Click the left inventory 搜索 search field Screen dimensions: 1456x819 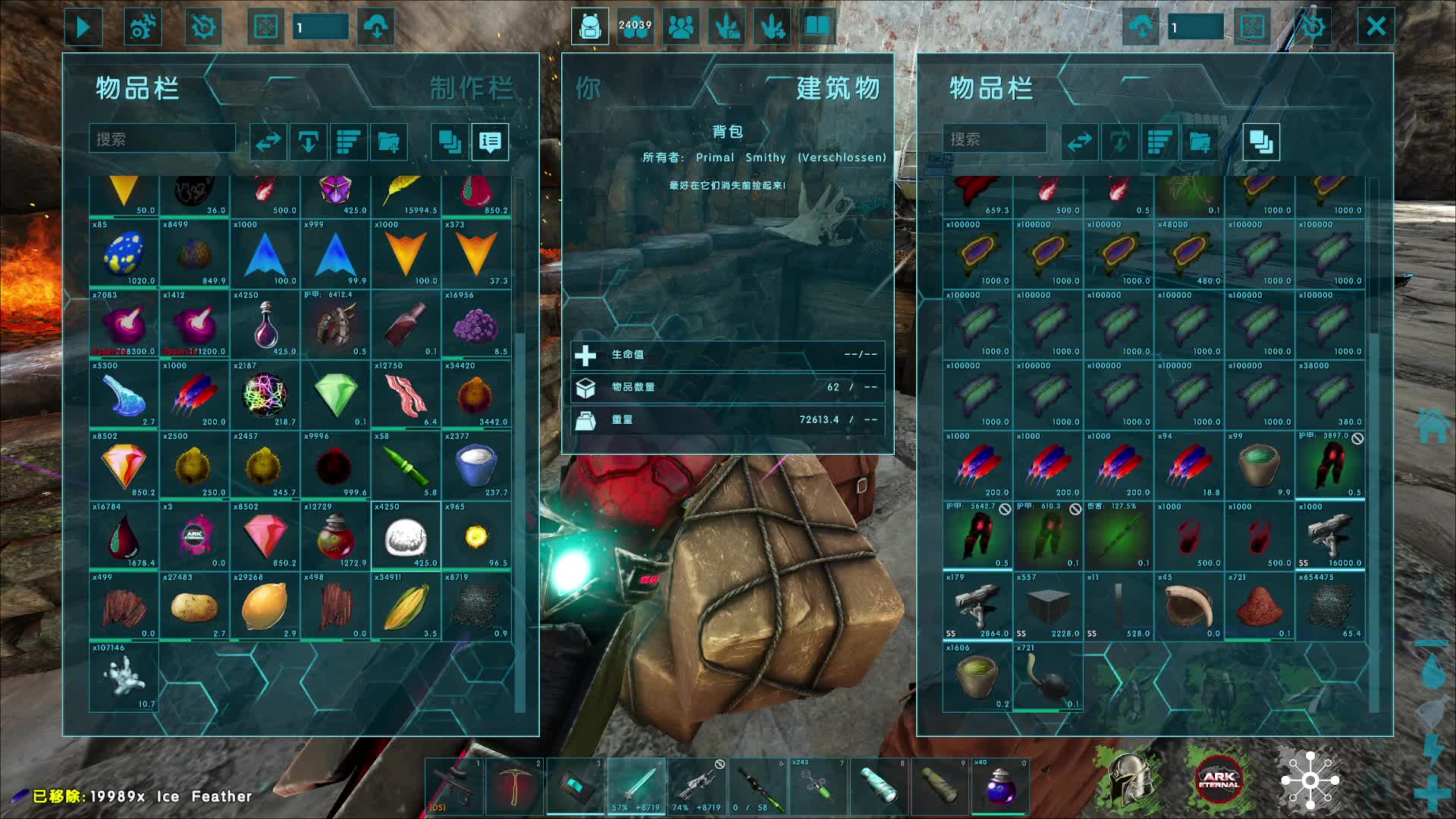(162, 140)
